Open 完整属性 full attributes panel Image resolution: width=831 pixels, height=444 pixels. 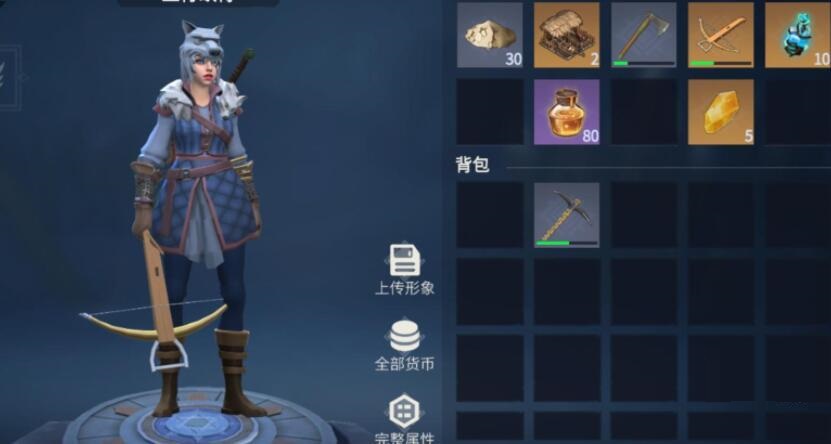[404, 420]
